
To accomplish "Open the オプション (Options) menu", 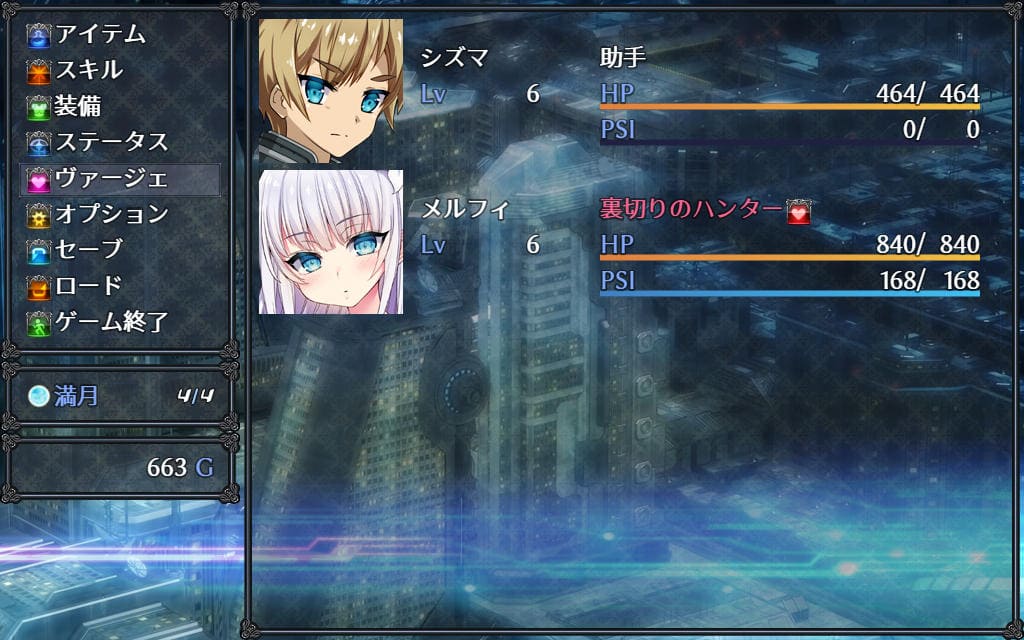I will tap(111, 214).
